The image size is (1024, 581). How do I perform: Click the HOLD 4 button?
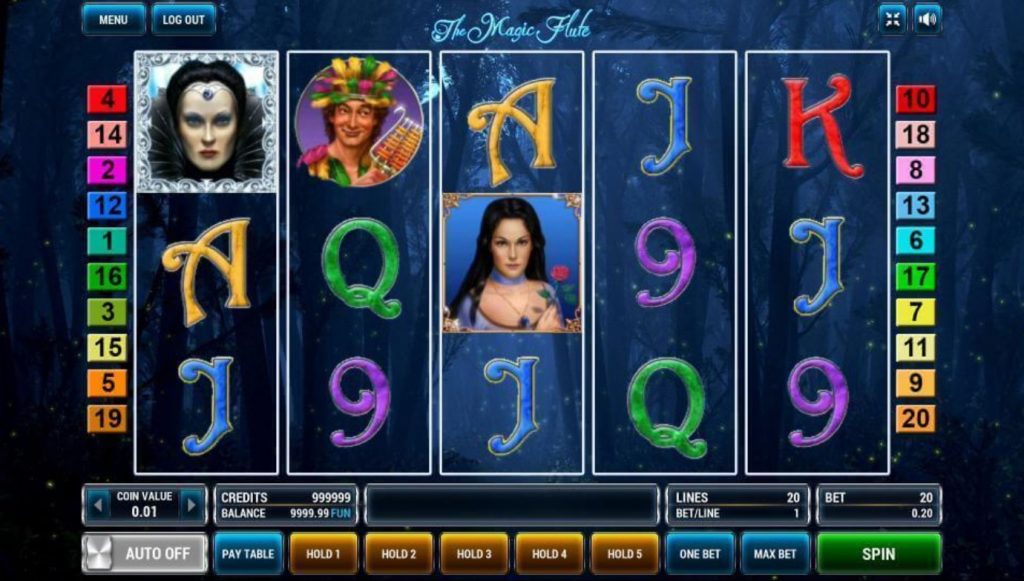[549, 553]
